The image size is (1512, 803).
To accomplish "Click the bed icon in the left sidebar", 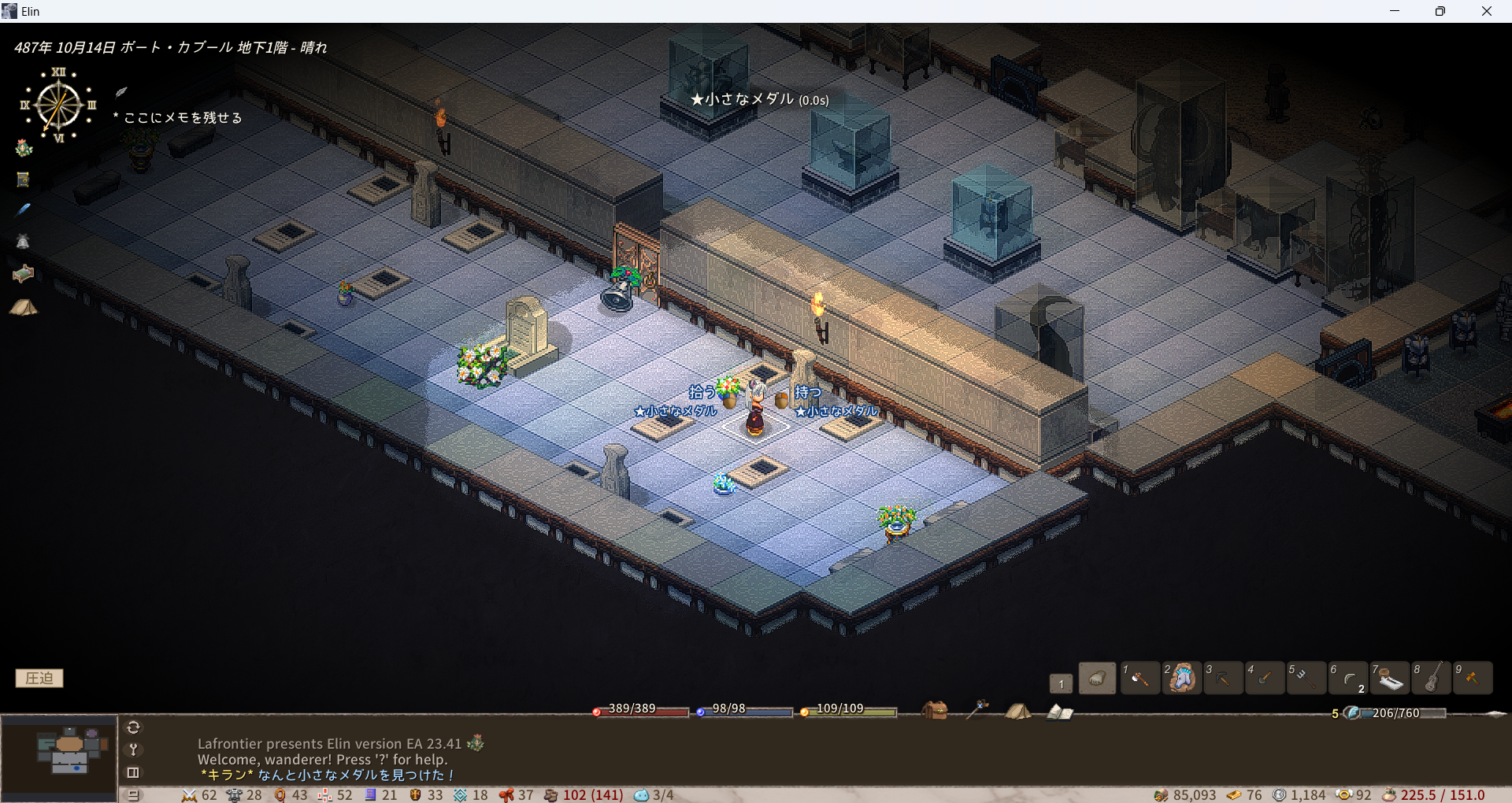I will pos(23,273).
